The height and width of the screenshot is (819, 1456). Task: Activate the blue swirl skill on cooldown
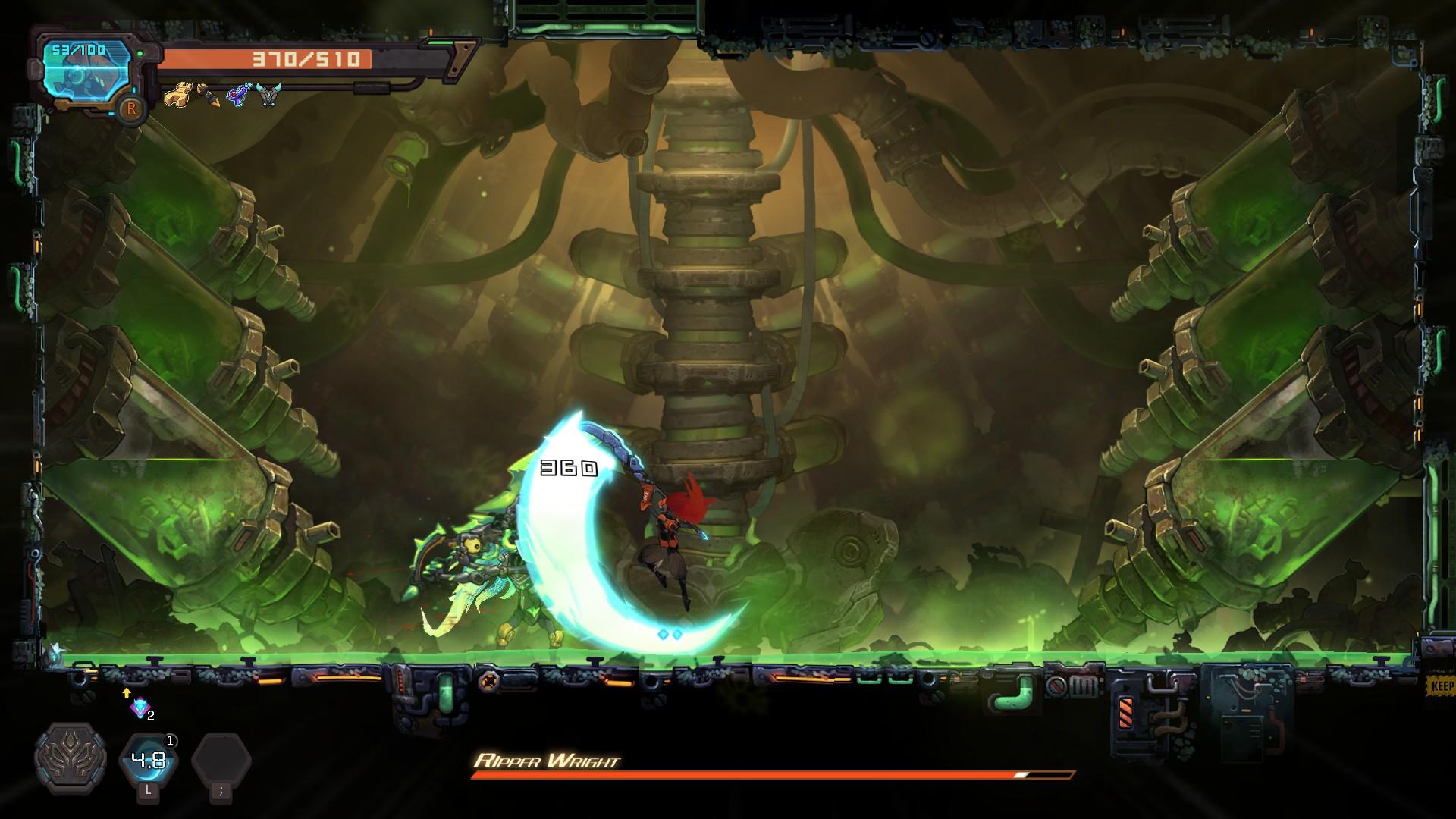point(149,760)
